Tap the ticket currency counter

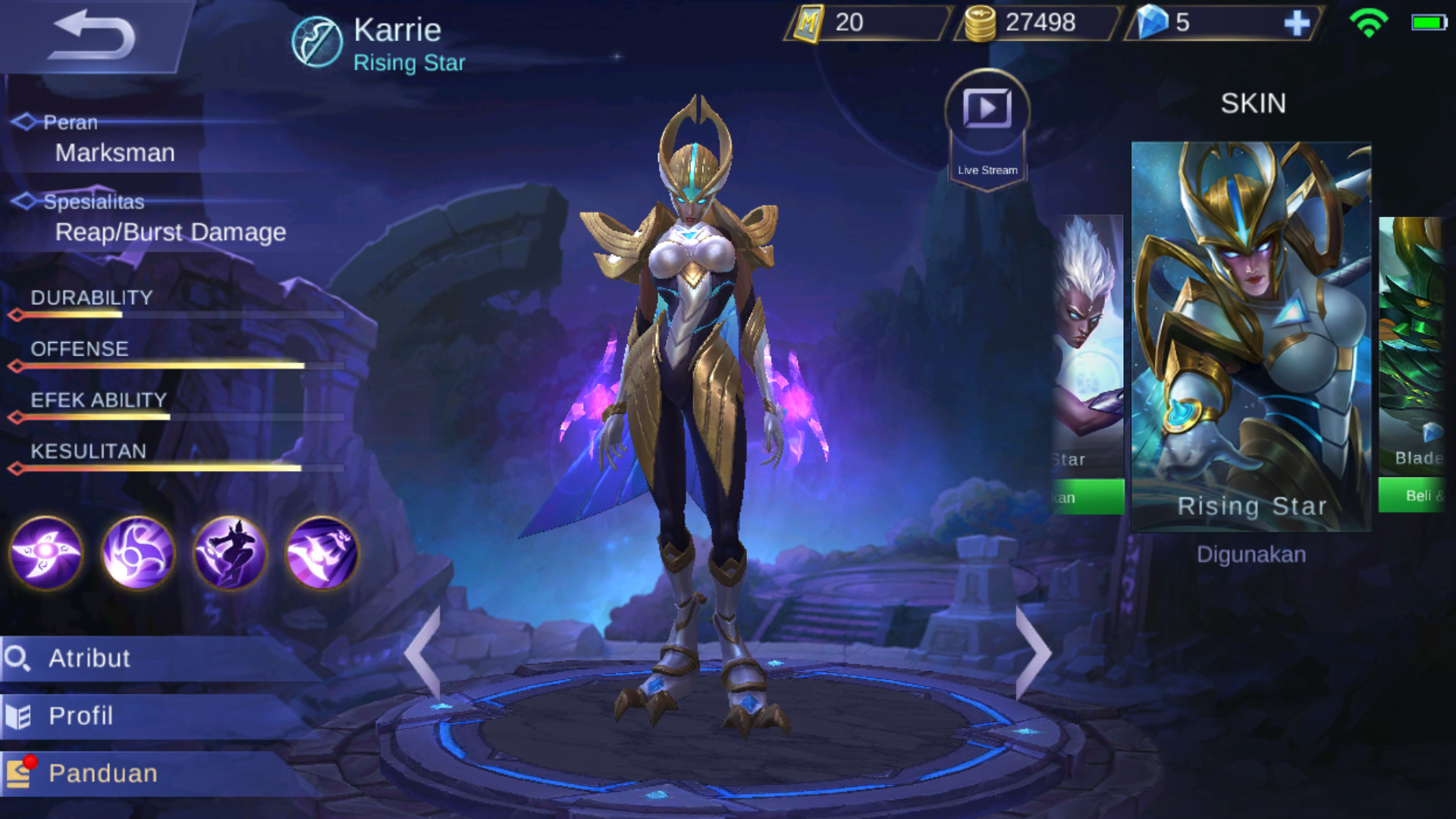click(x=866, y=24)
